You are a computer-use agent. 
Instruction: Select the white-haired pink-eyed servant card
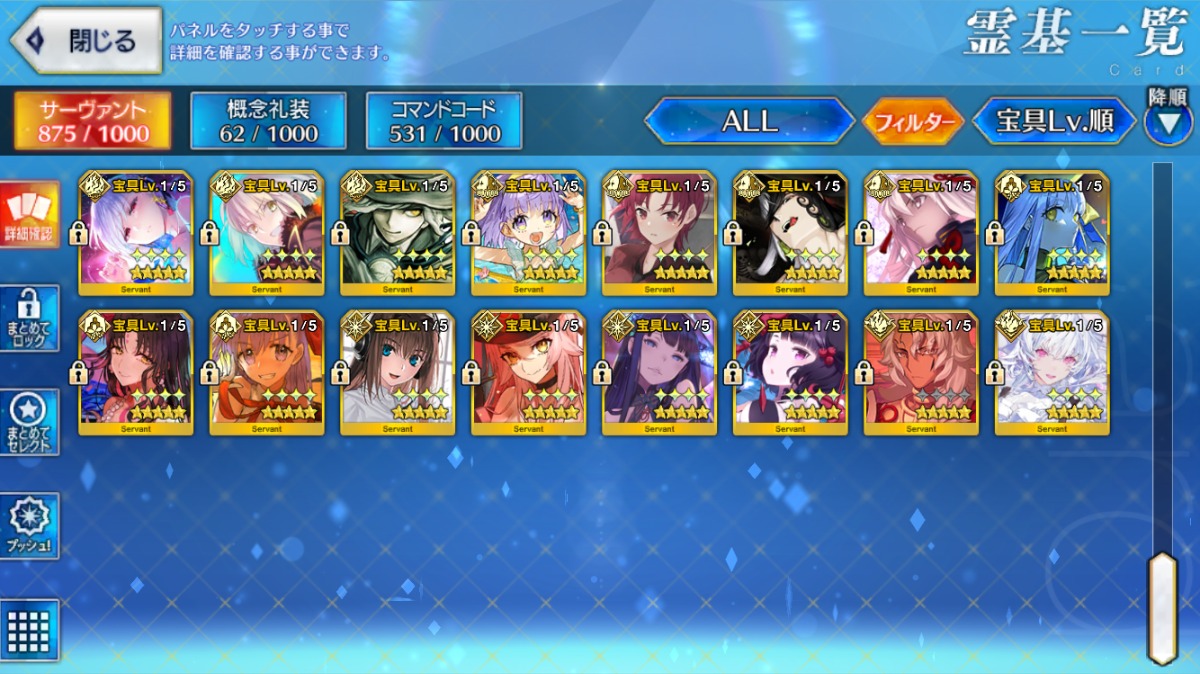click(x=1052, y=373)
